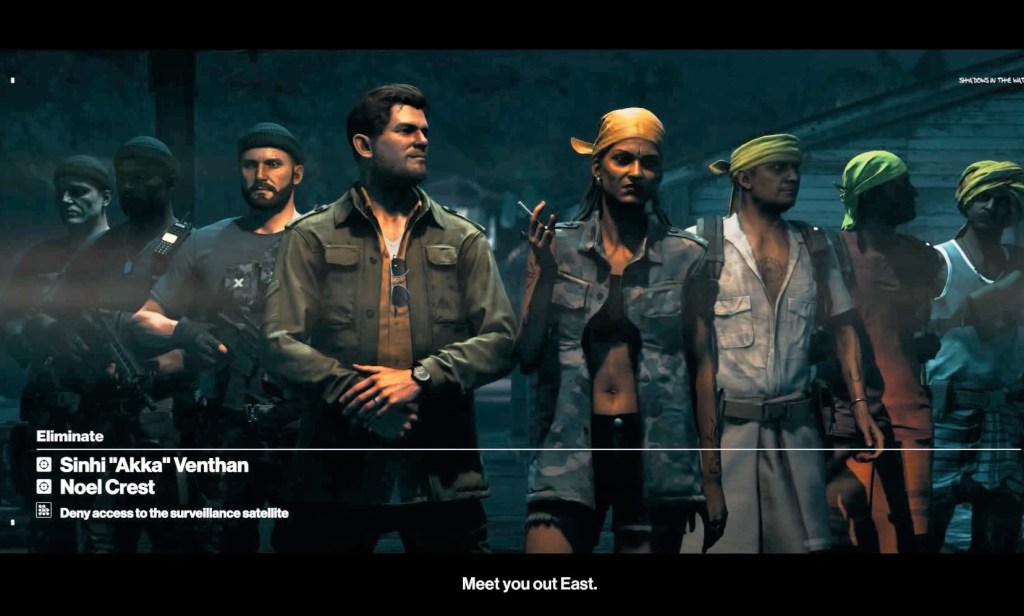Select the Noel Crest target objective
The width and height of the screenshot is (1024, 616).
pyautogui.click(x=107, y=487)
